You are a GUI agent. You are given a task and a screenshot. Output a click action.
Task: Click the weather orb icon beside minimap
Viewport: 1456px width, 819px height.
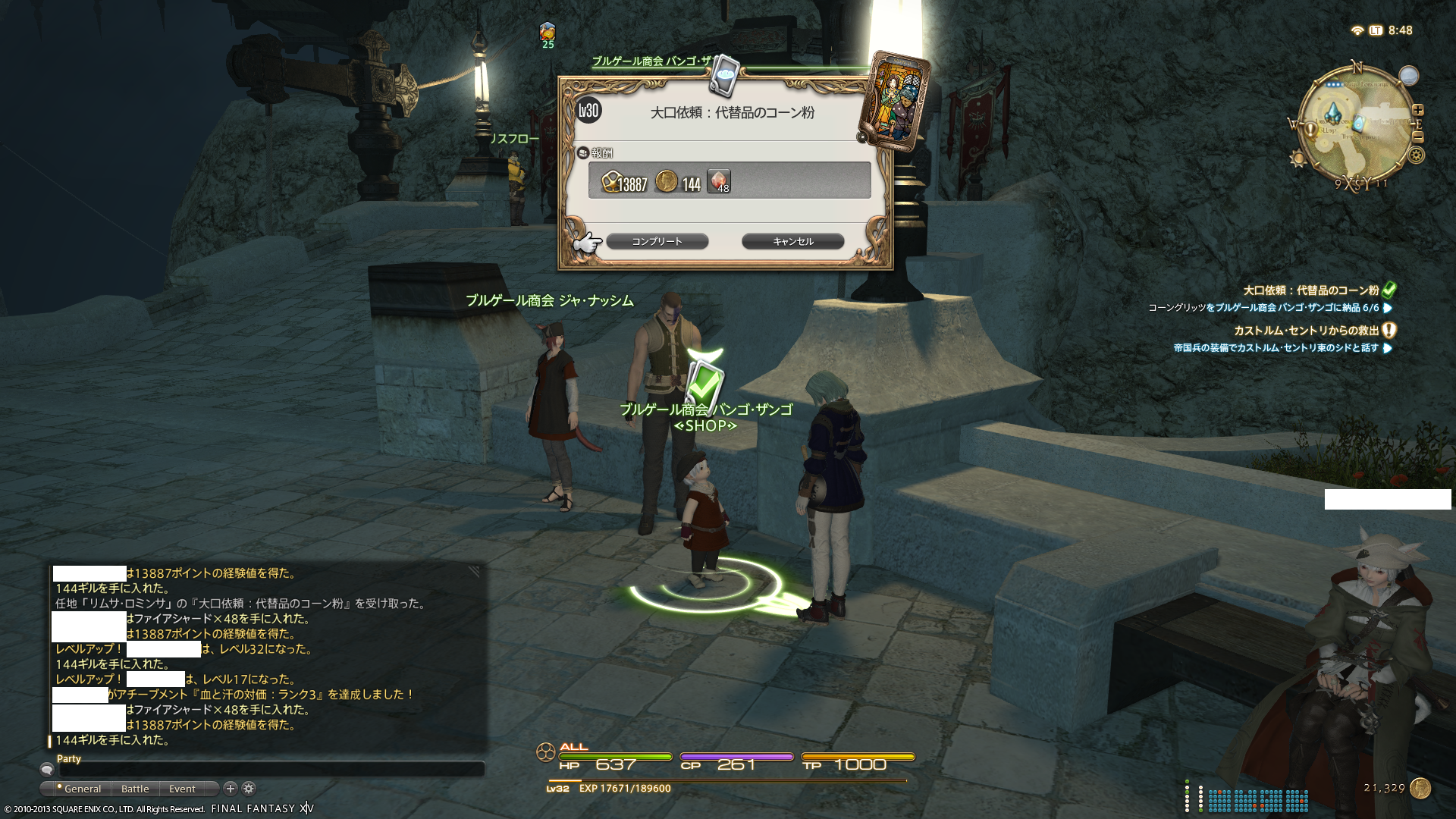1408,75
